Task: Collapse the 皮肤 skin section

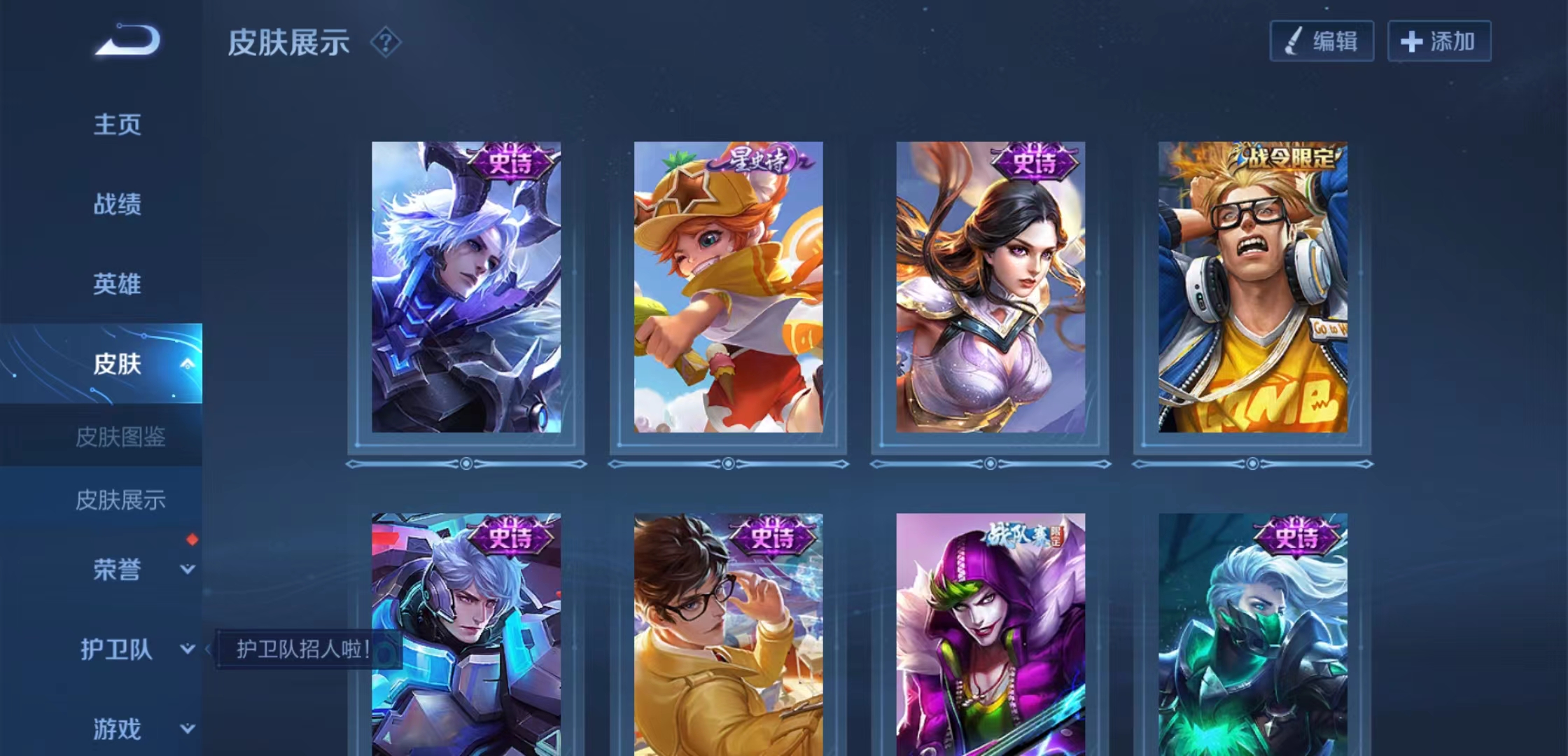Action: click(x=187, y=364)
